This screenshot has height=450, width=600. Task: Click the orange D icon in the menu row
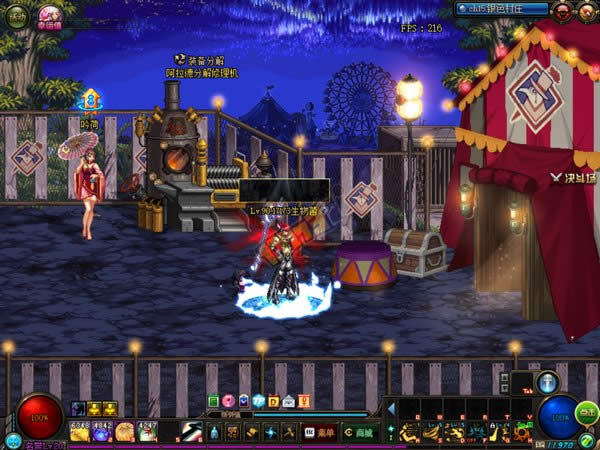click(274, 401)
